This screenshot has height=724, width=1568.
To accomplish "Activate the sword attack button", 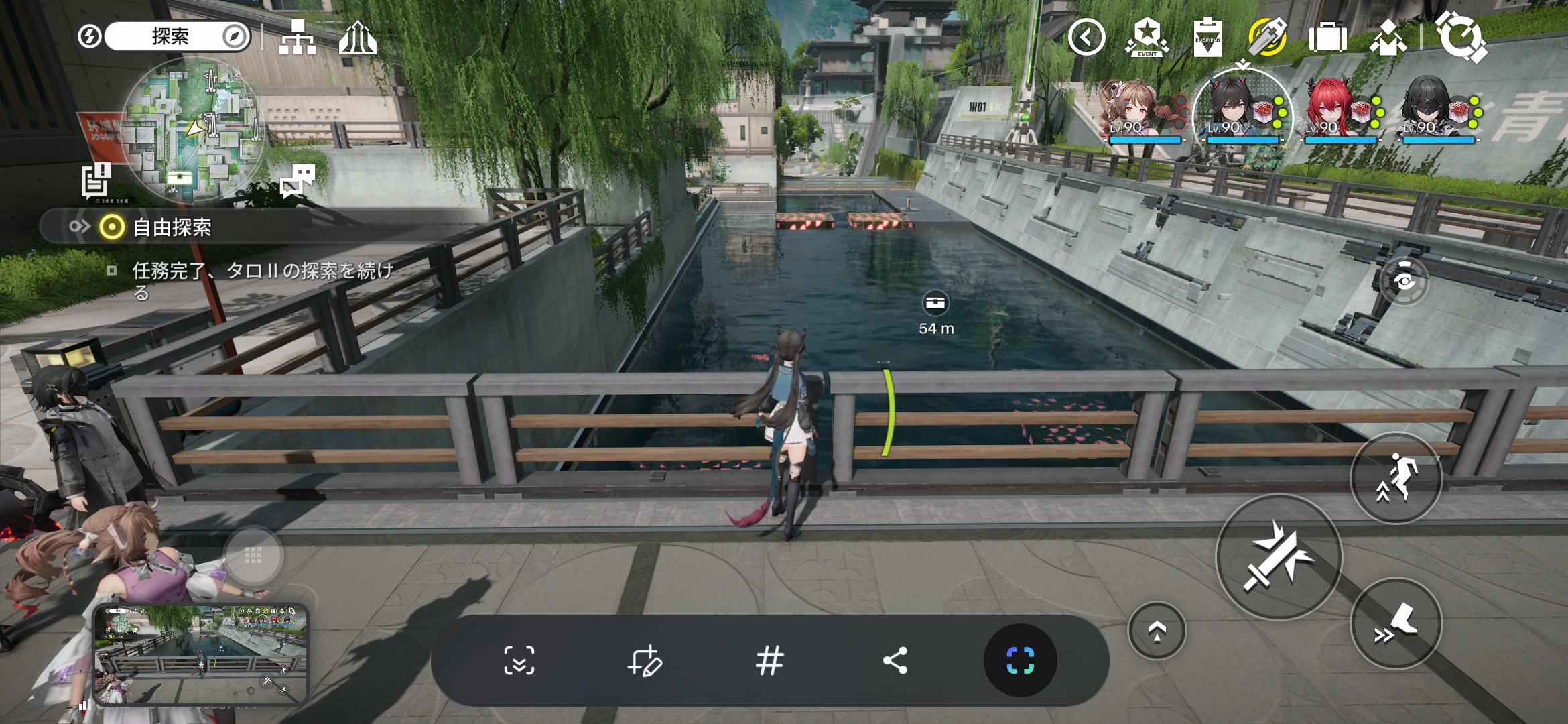I will (1279, 558).
